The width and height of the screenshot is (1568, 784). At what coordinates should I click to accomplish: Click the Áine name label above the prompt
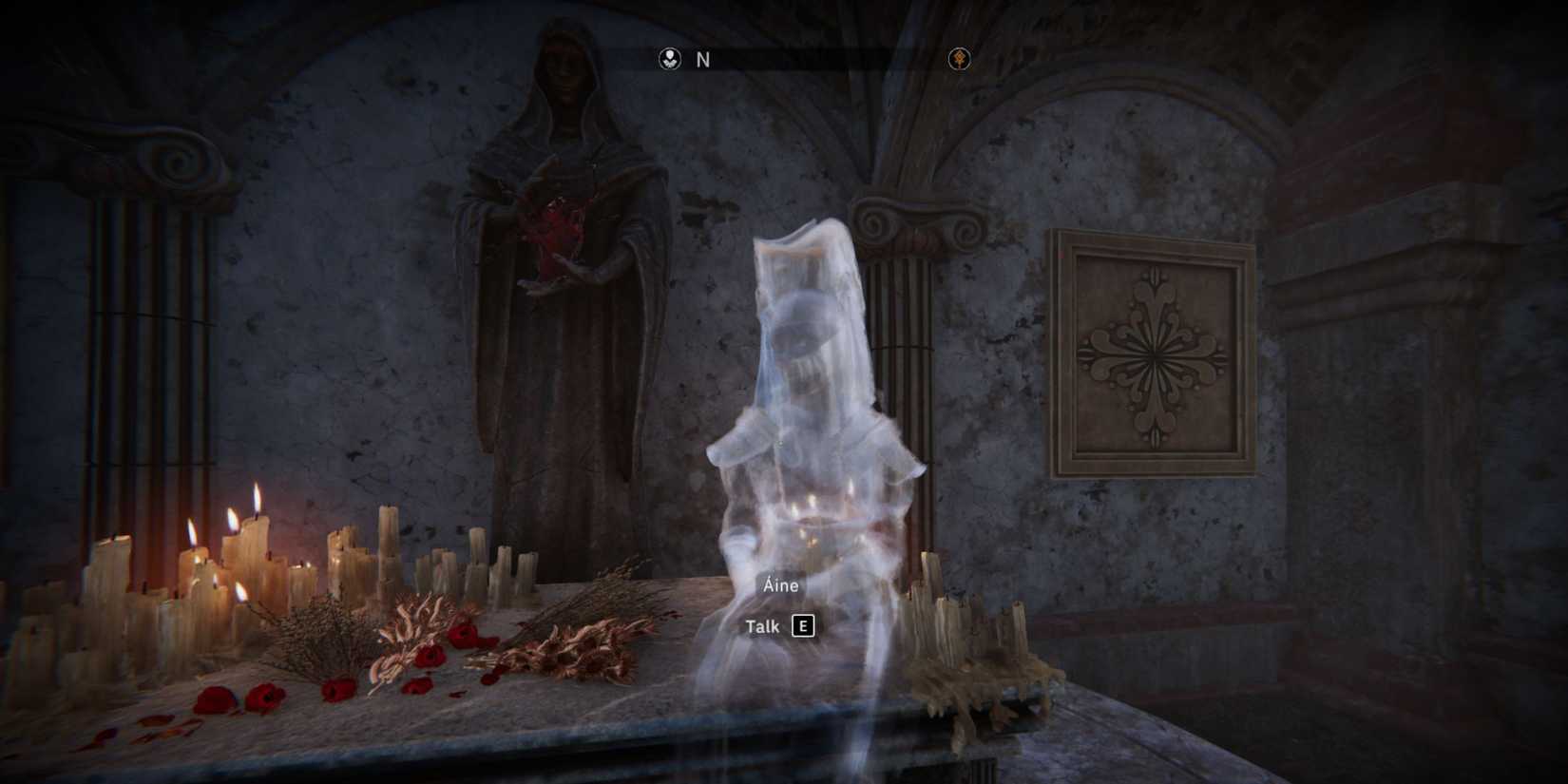[778, 585]
